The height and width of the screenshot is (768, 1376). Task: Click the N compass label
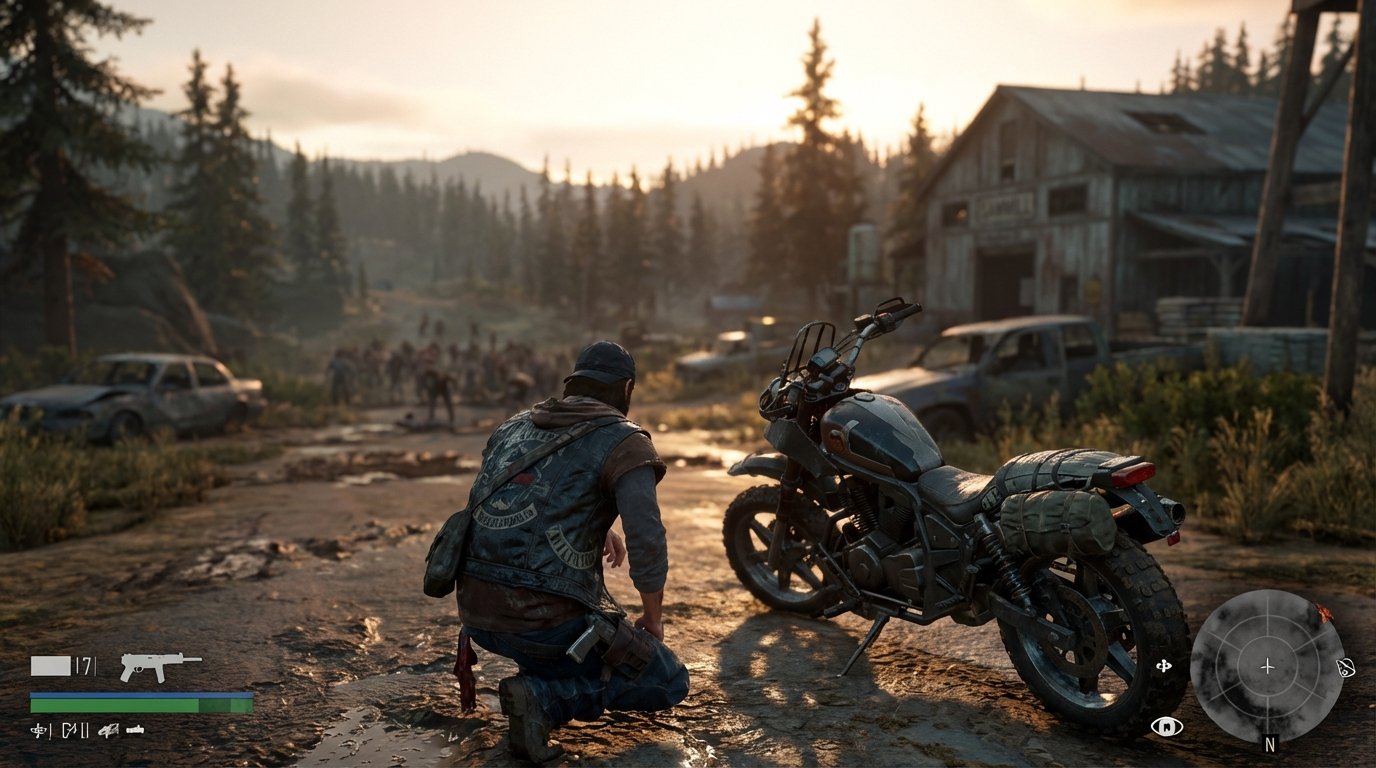(x=1269, y=743)
